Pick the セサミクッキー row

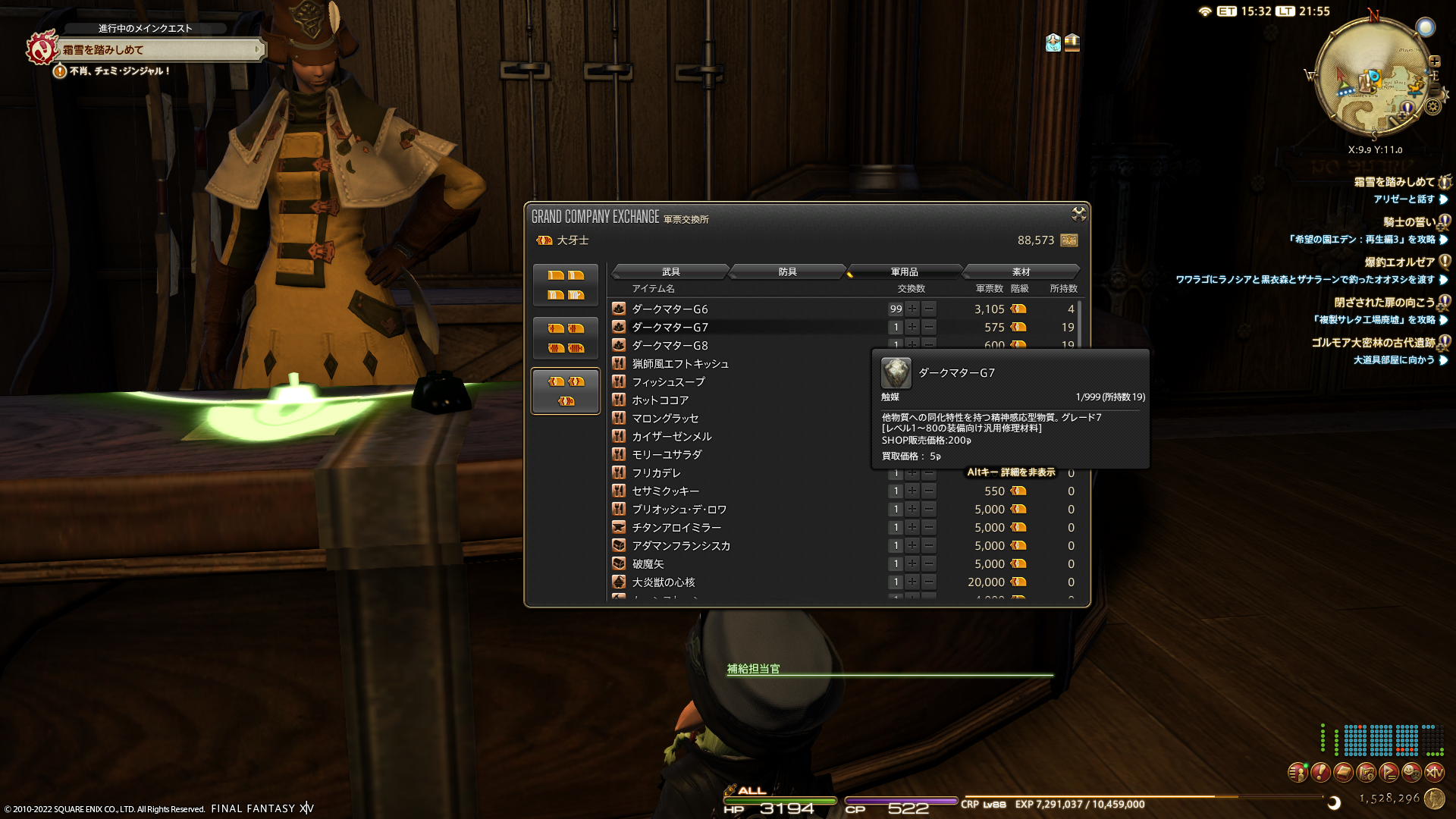tap(666, 491)
